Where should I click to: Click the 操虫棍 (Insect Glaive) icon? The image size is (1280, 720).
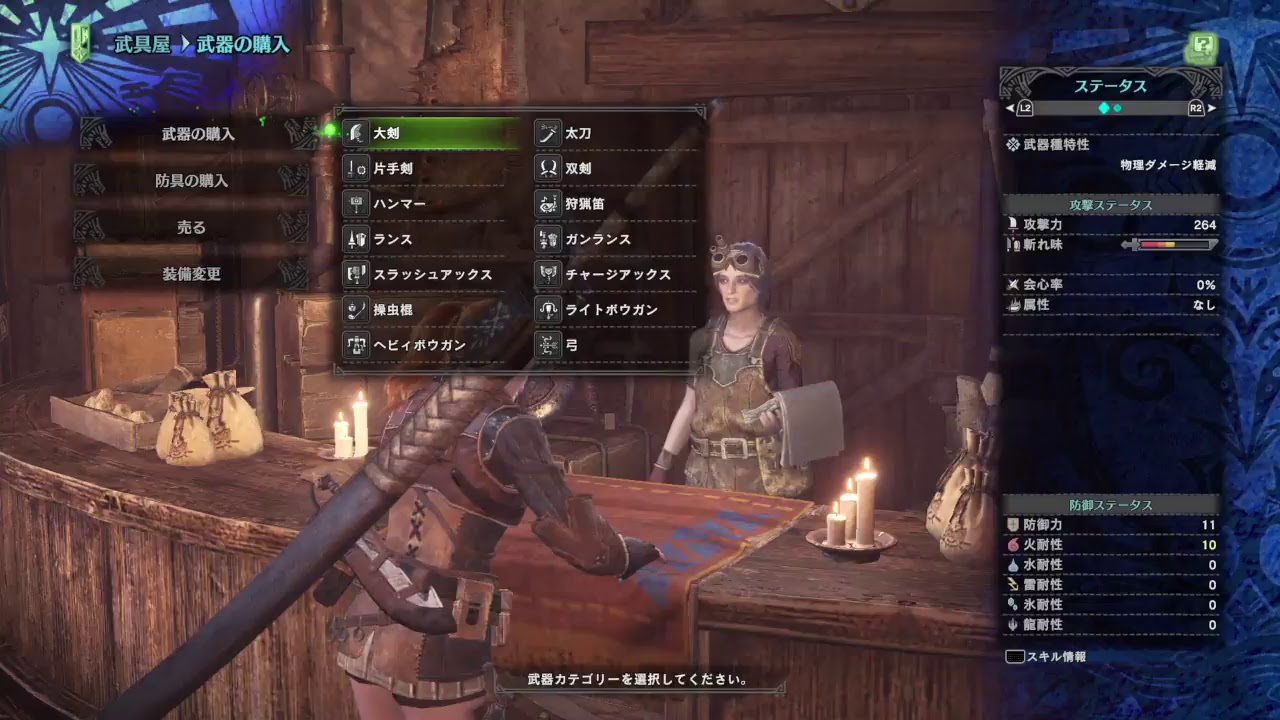click(x=356, y=310)
